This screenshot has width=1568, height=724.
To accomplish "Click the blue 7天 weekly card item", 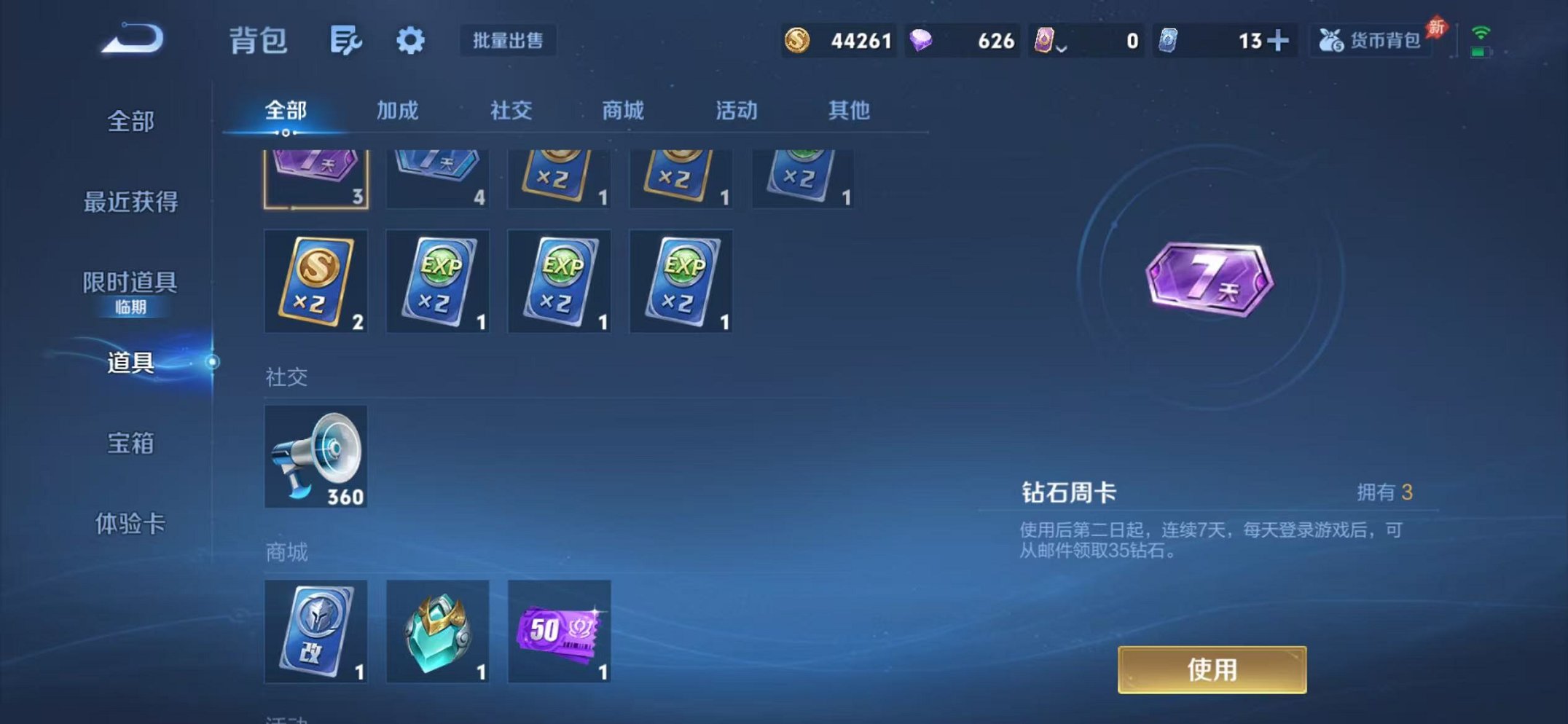I will (437, 175).
